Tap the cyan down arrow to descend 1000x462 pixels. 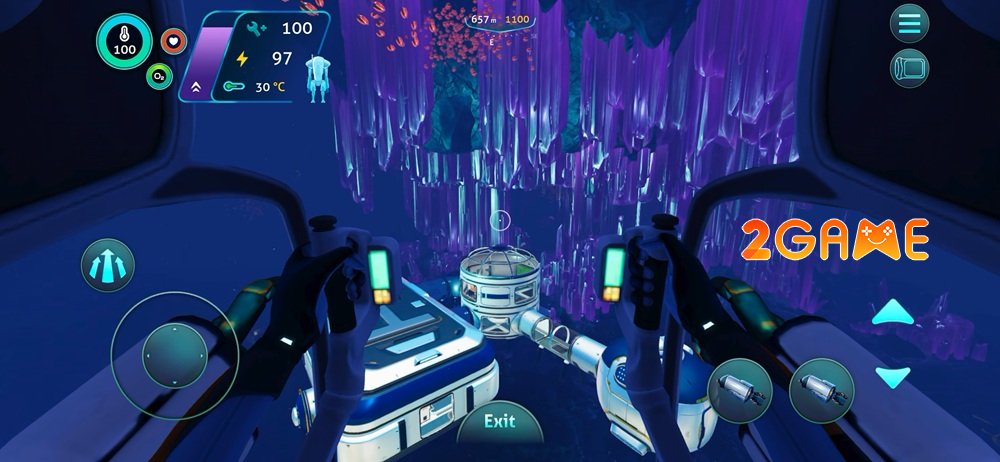(892, 377)
